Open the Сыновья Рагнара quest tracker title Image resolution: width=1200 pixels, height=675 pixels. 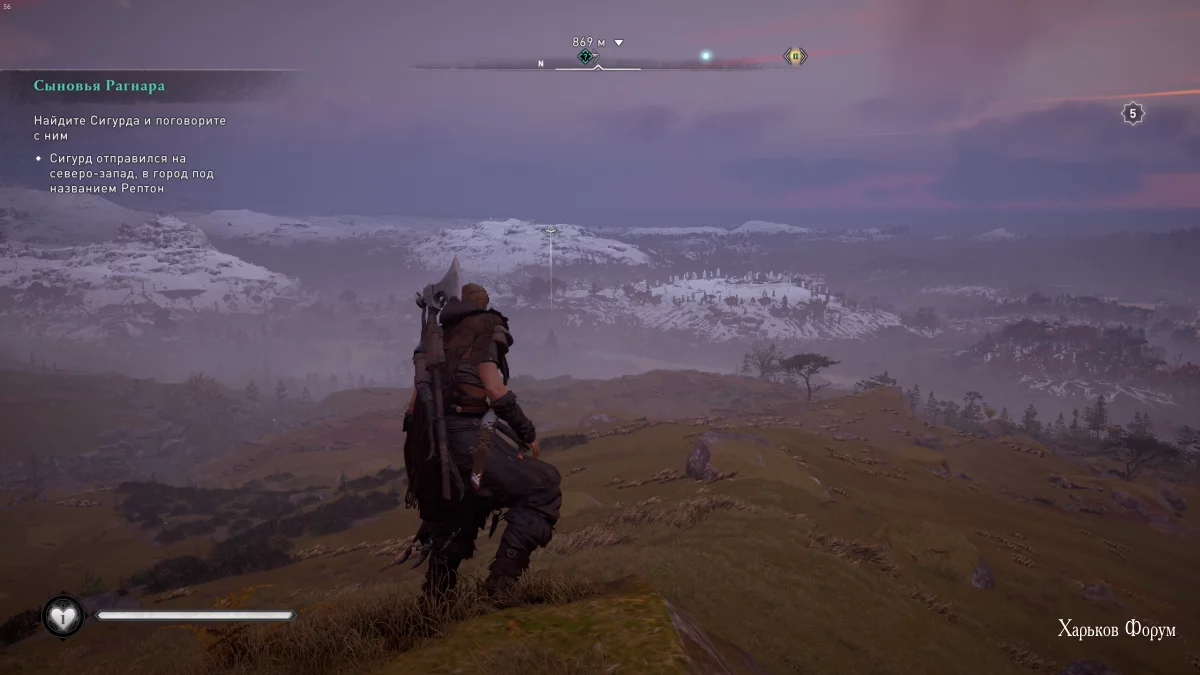99,86
